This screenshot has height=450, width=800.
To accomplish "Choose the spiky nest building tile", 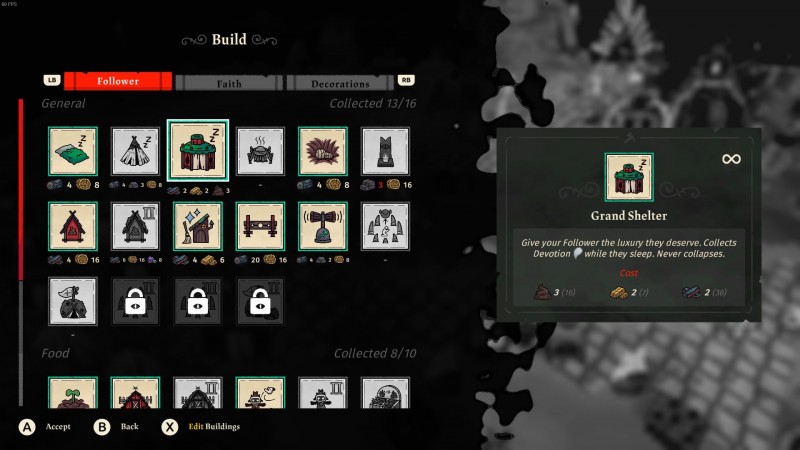I will click(x=322, y=151).
